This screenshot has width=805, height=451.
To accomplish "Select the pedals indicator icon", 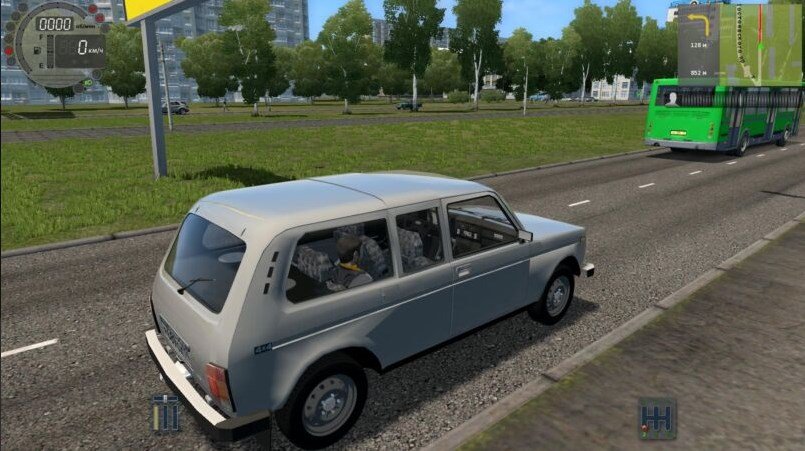I will point(166,413).
